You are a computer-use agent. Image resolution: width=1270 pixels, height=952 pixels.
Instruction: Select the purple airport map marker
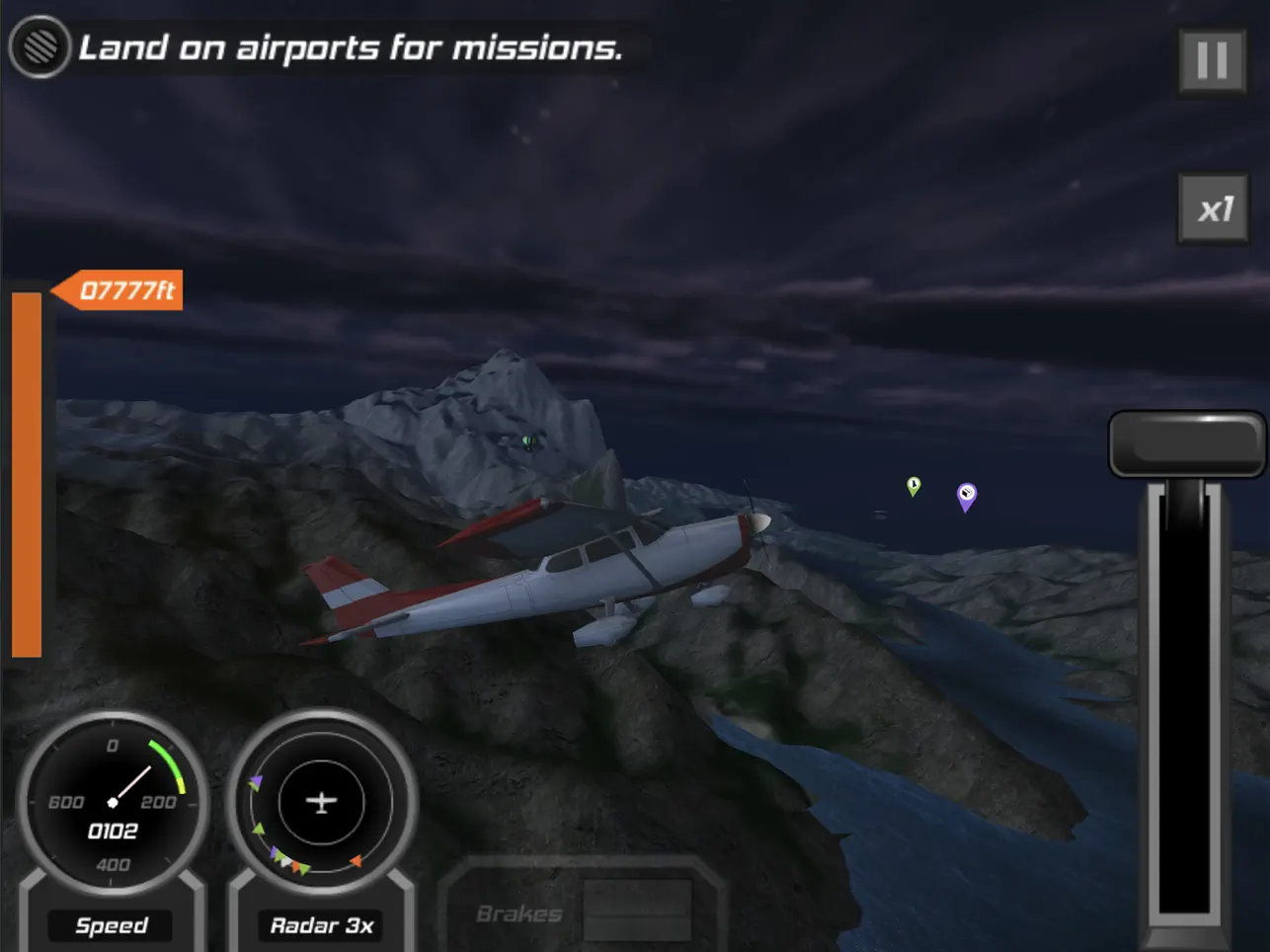pyautogui.click(x=967, y=495)
